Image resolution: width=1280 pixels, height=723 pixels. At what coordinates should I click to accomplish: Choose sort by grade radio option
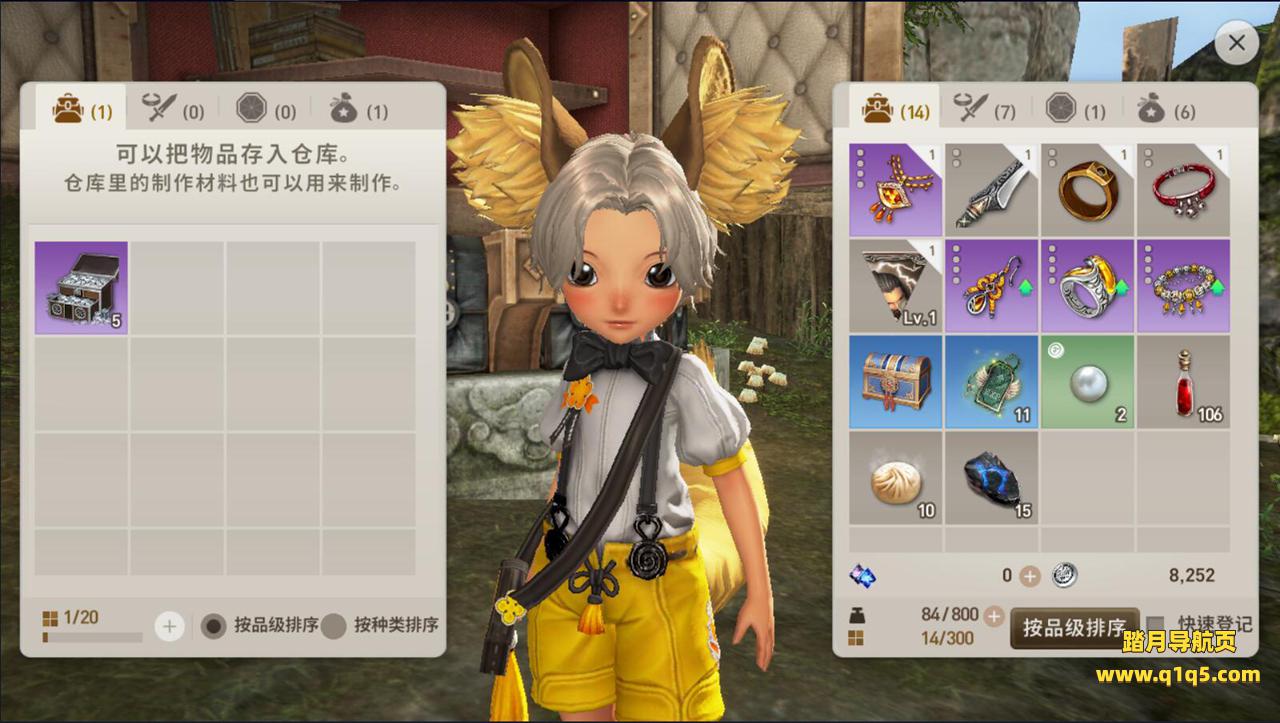click(x=213, y=626)
